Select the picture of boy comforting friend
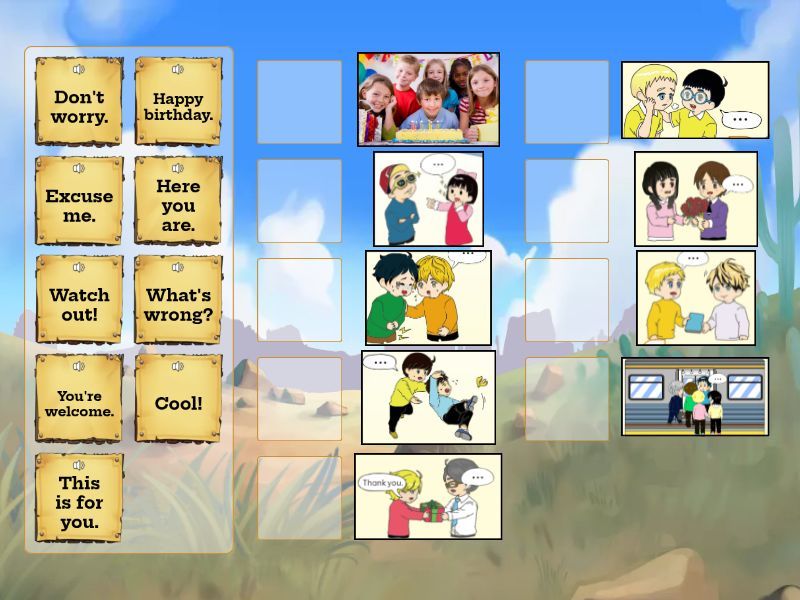 (428, 297)
